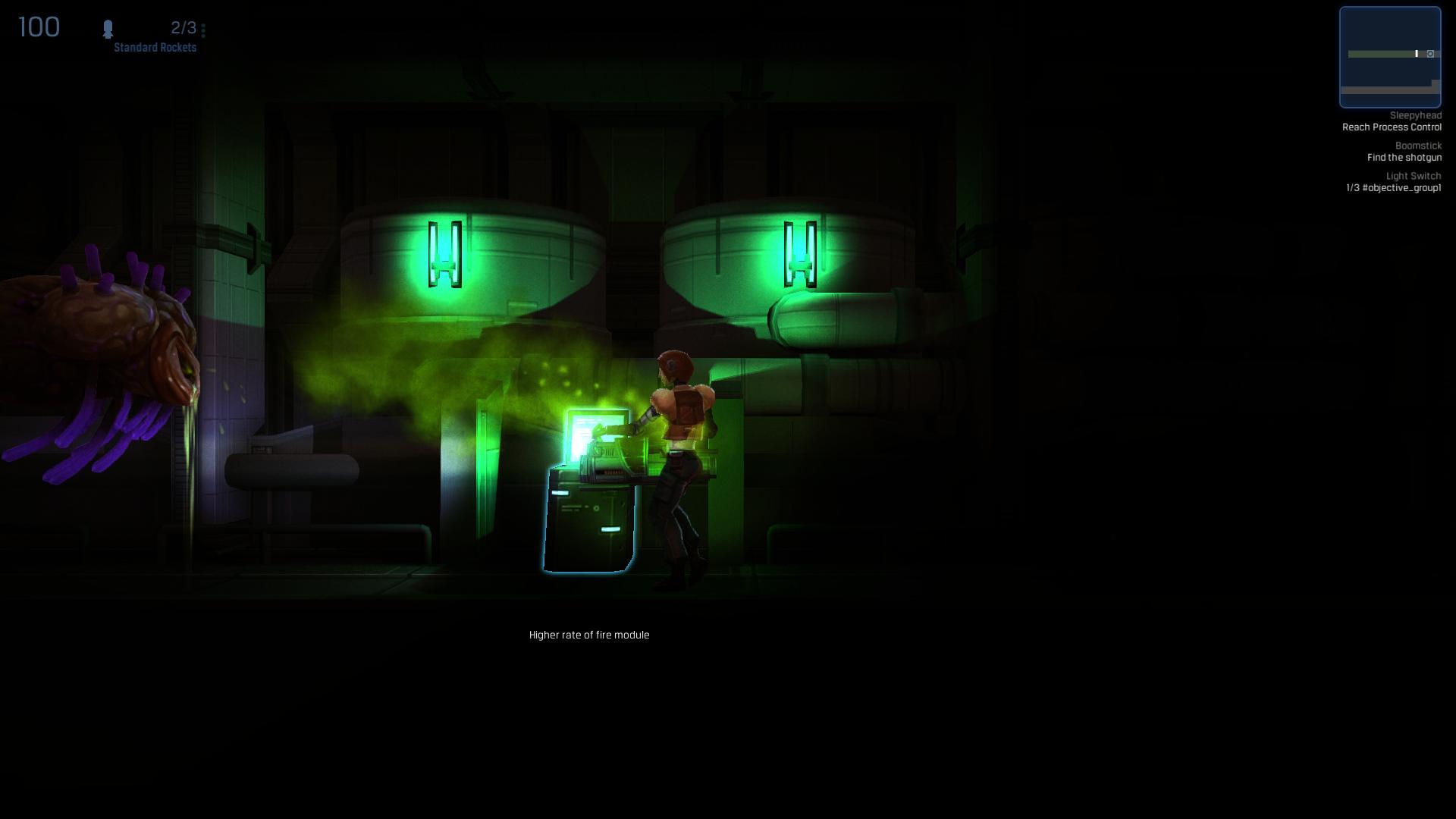Toggle the second rocket ammo pip
The image size is (1456, 819).
click(203, 31)
